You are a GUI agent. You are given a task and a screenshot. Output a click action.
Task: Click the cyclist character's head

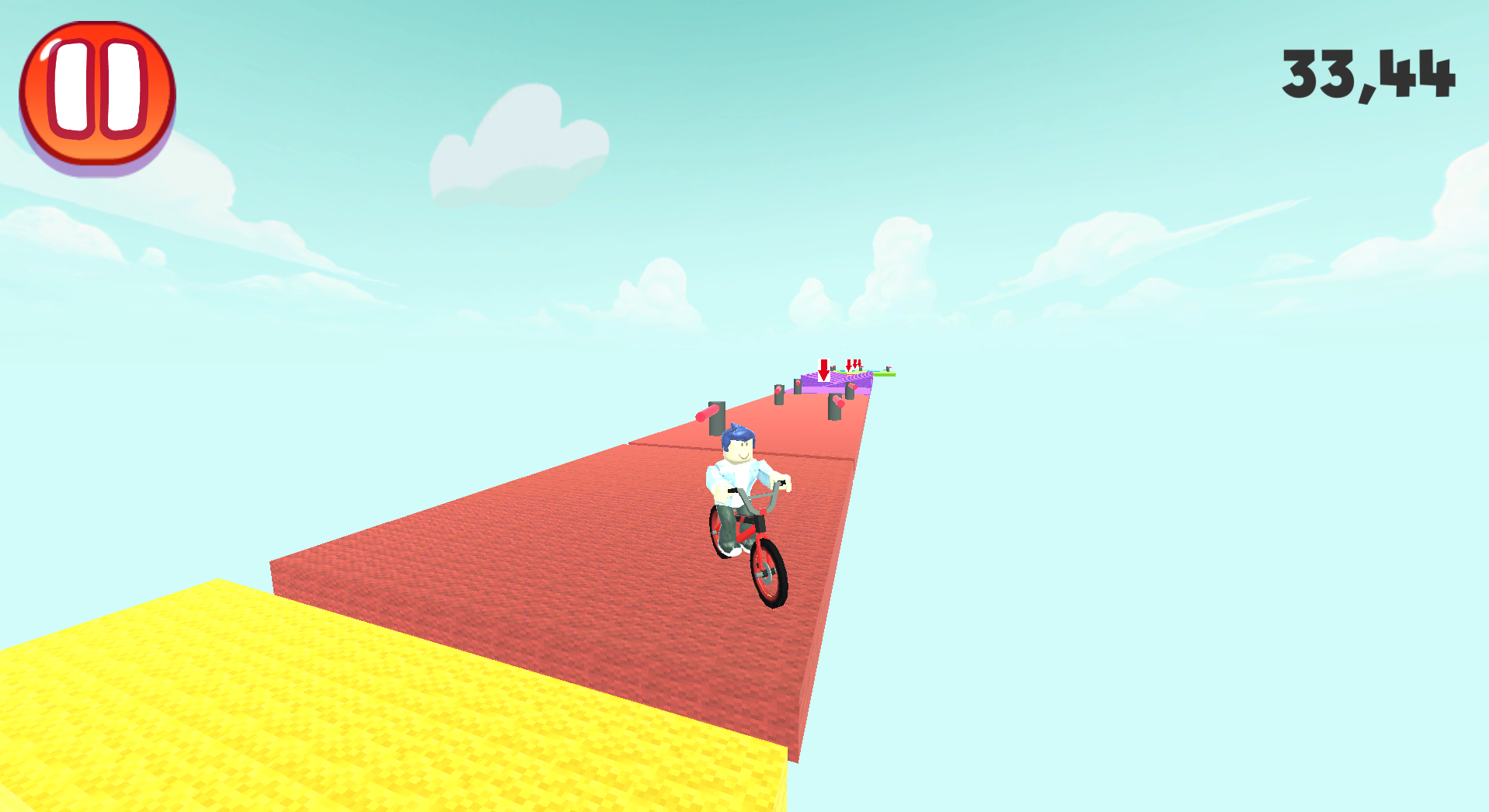click(x=738, y=450)
